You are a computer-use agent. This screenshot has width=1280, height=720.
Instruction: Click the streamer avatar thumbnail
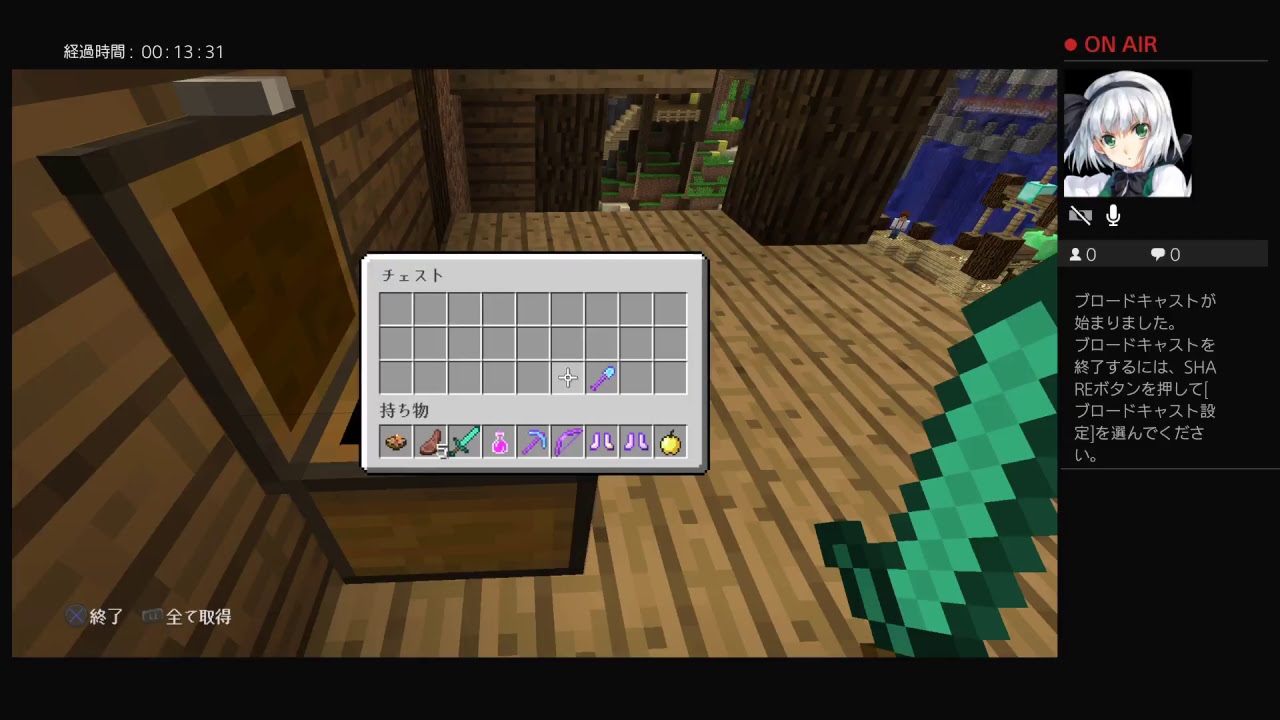click(x=1127, y=132)
